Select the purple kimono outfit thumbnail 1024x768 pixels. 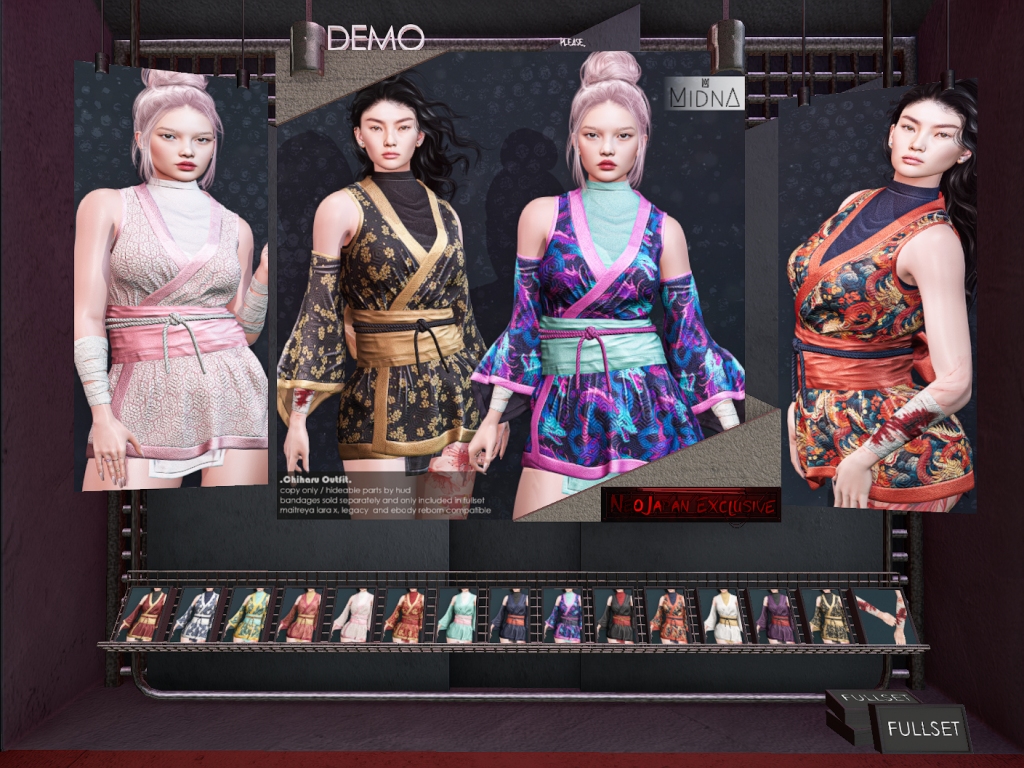(777, 616)
